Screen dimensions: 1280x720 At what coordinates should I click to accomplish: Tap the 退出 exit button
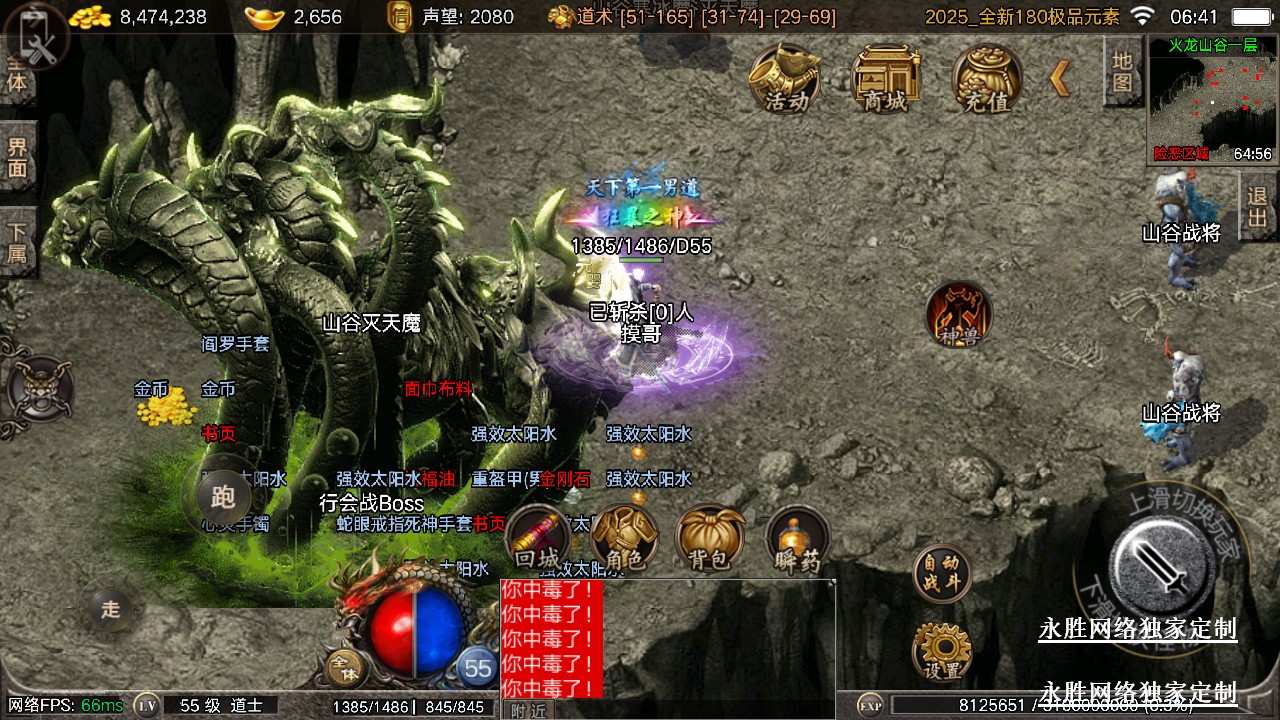click(1258, 206)
